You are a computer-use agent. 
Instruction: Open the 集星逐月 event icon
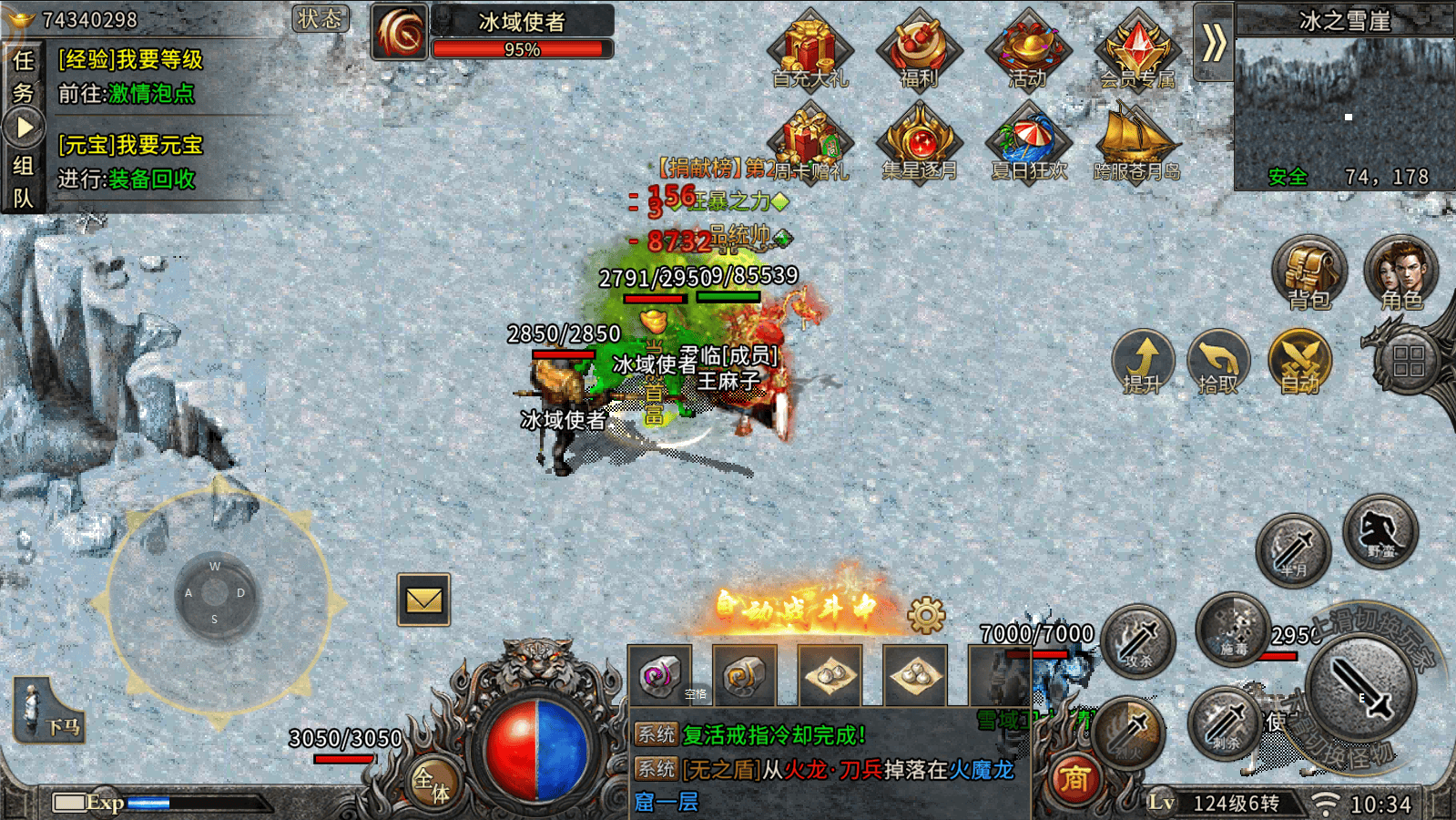tap(920, 143)
